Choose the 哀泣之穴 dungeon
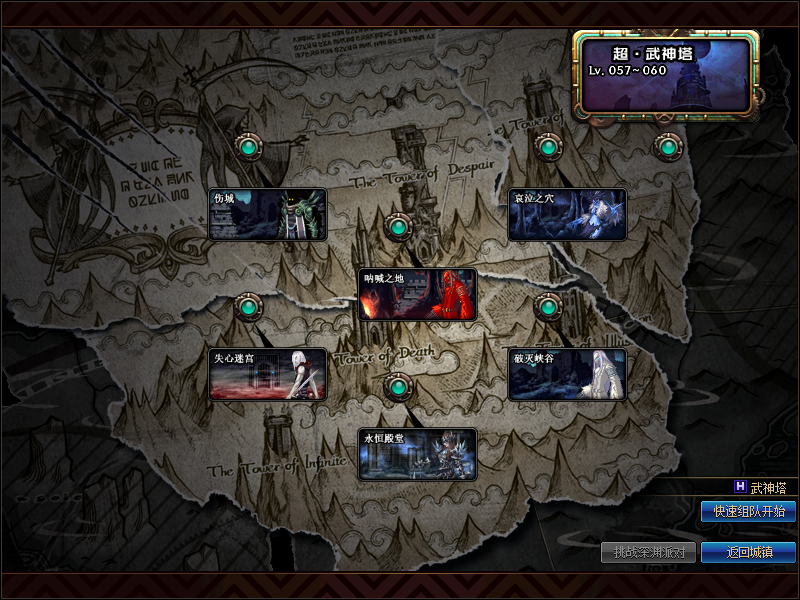Screen dimensions: 800x600 567,214
